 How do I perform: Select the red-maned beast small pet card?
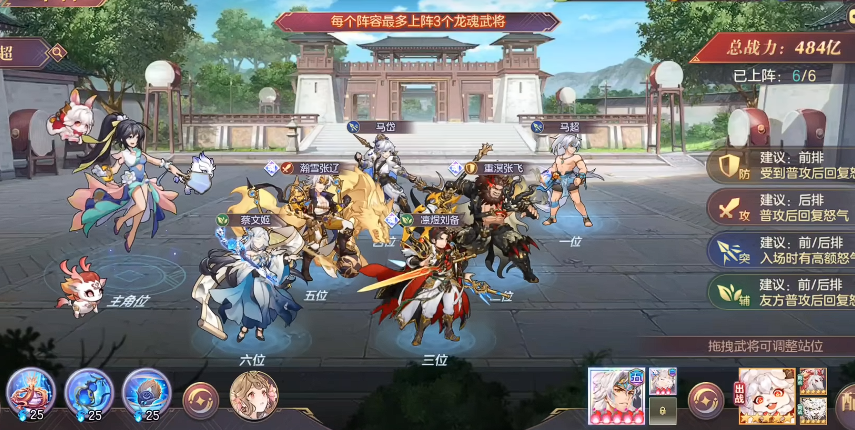click(812, 381)
